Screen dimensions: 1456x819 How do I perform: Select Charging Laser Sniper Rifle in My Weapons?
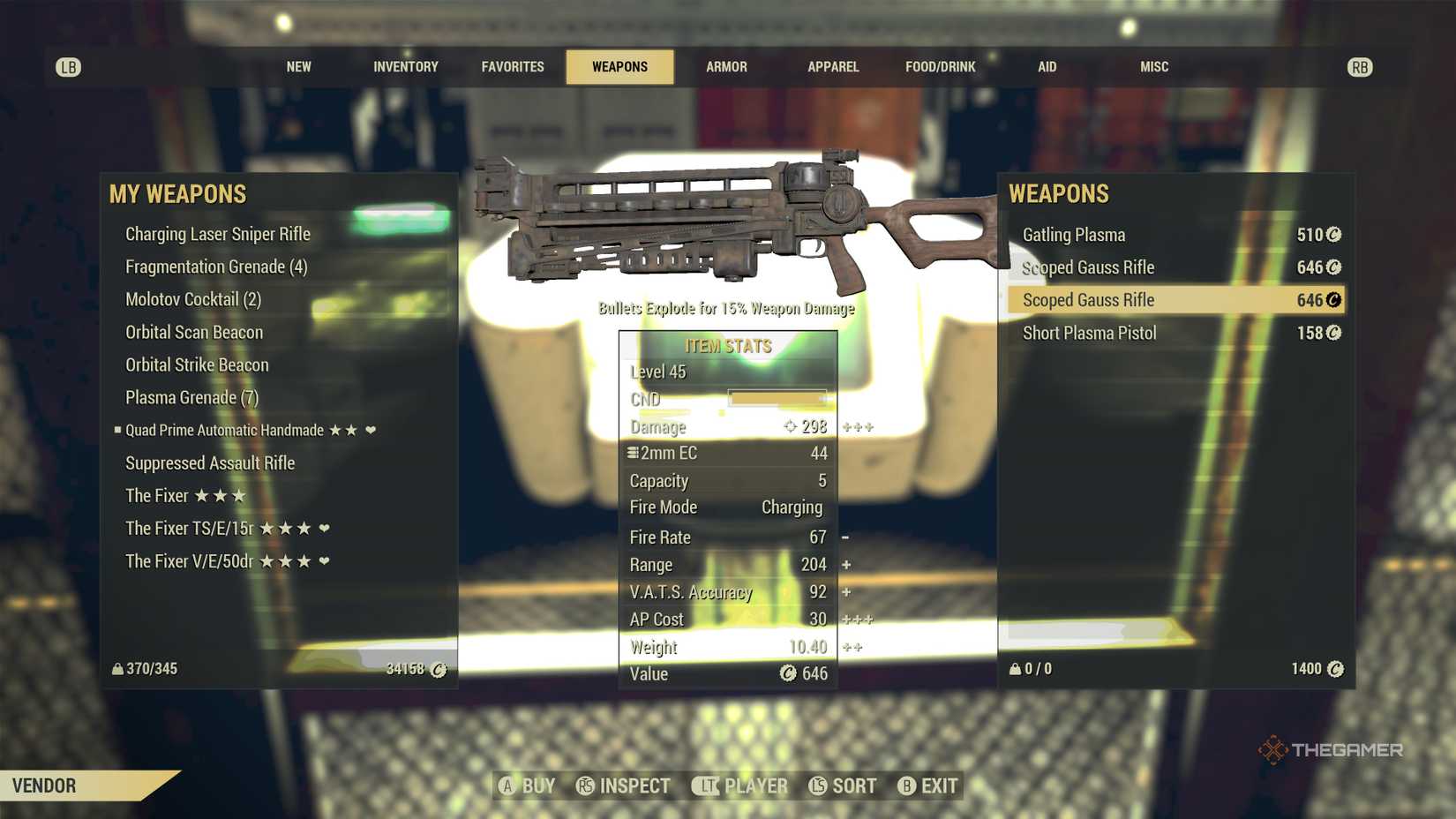(x=218, y=234)
